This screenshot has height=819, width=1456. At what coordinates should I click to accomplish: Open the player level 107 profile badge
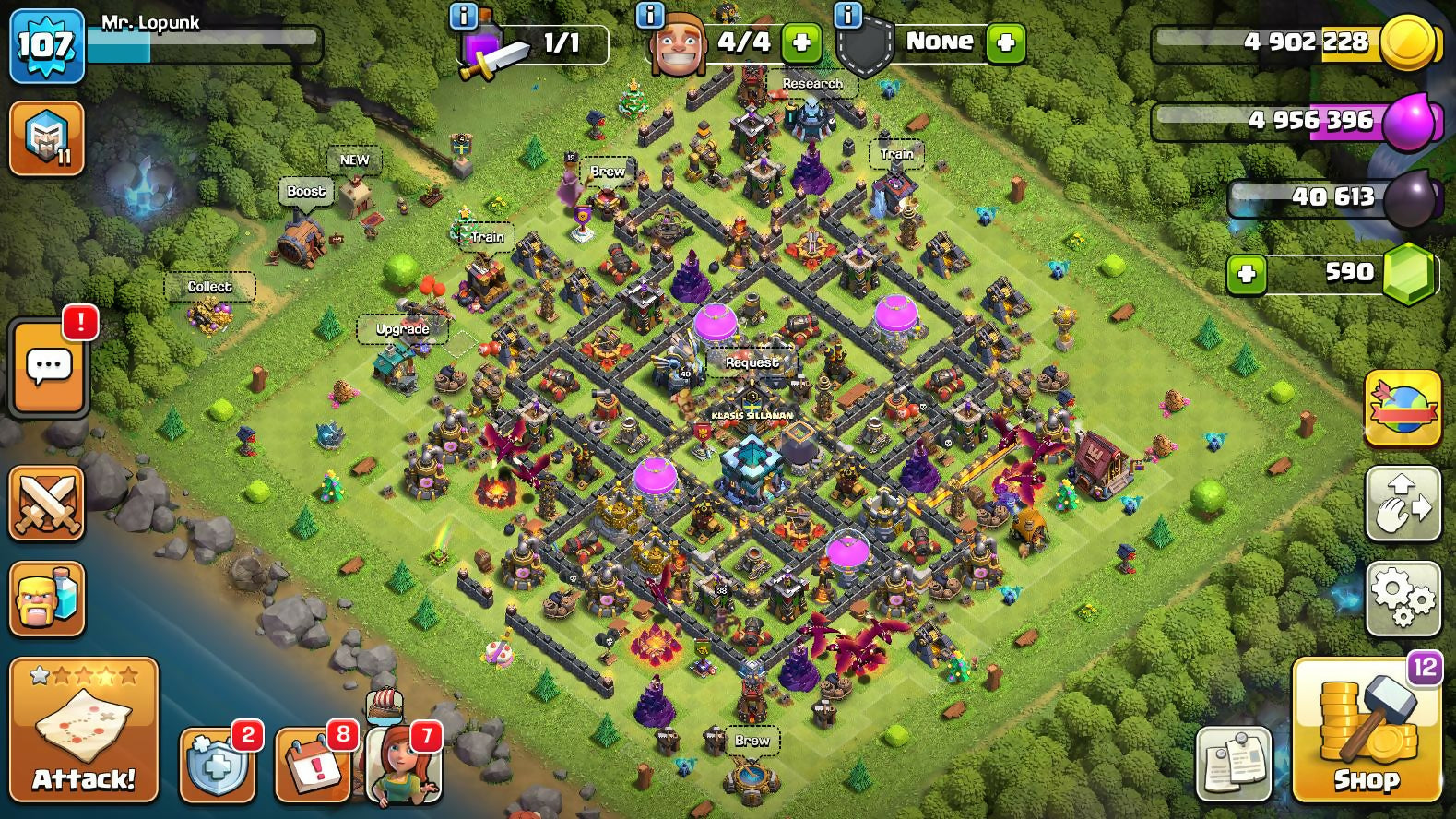[x=46, y=44]
